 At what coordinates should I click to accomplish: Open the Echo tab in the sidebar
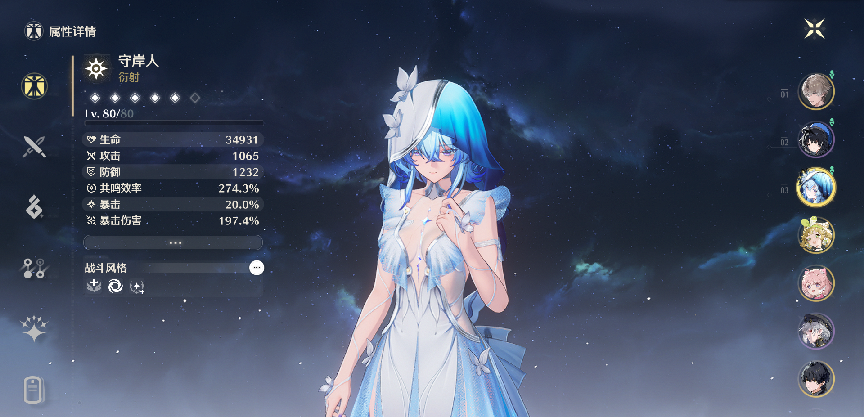[x=35, y=207]
